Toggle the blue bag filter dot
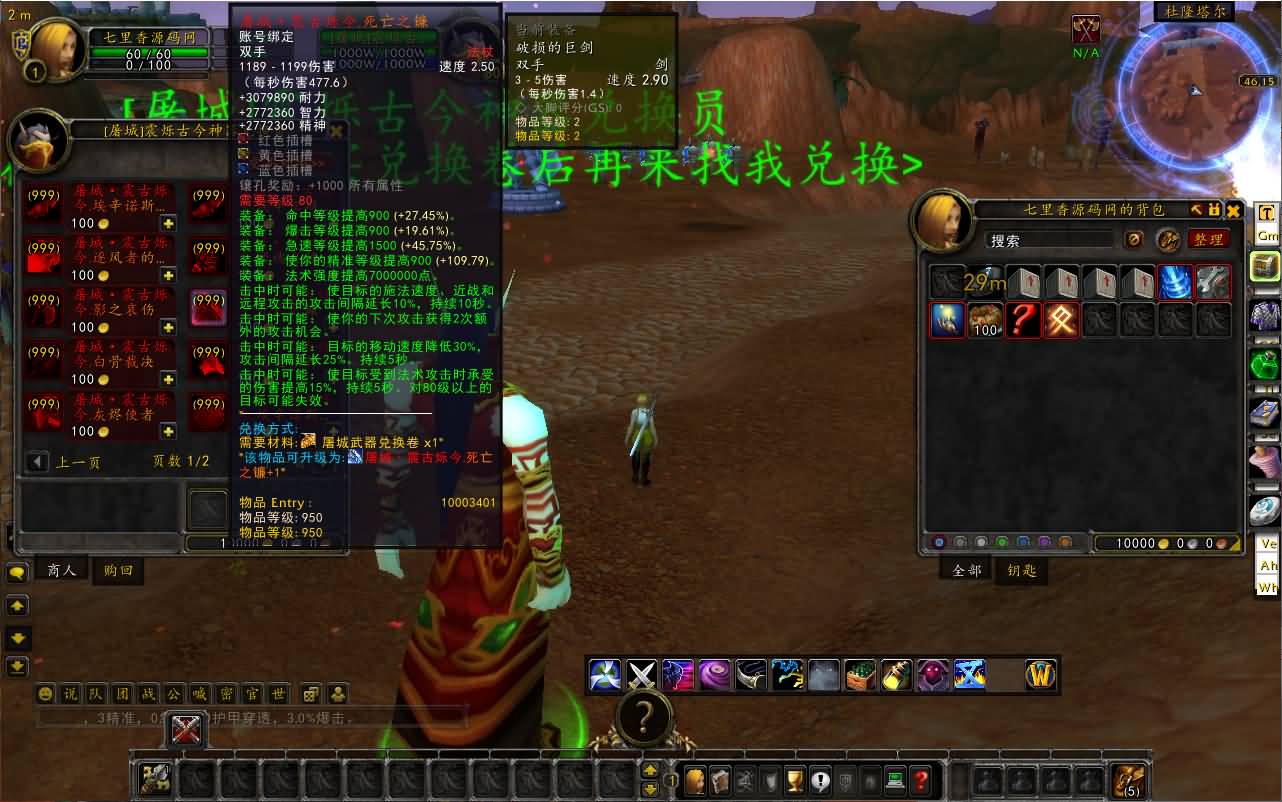Image resolution: width=1282 pixels, height=802 pixels. tap(1023, 541)
